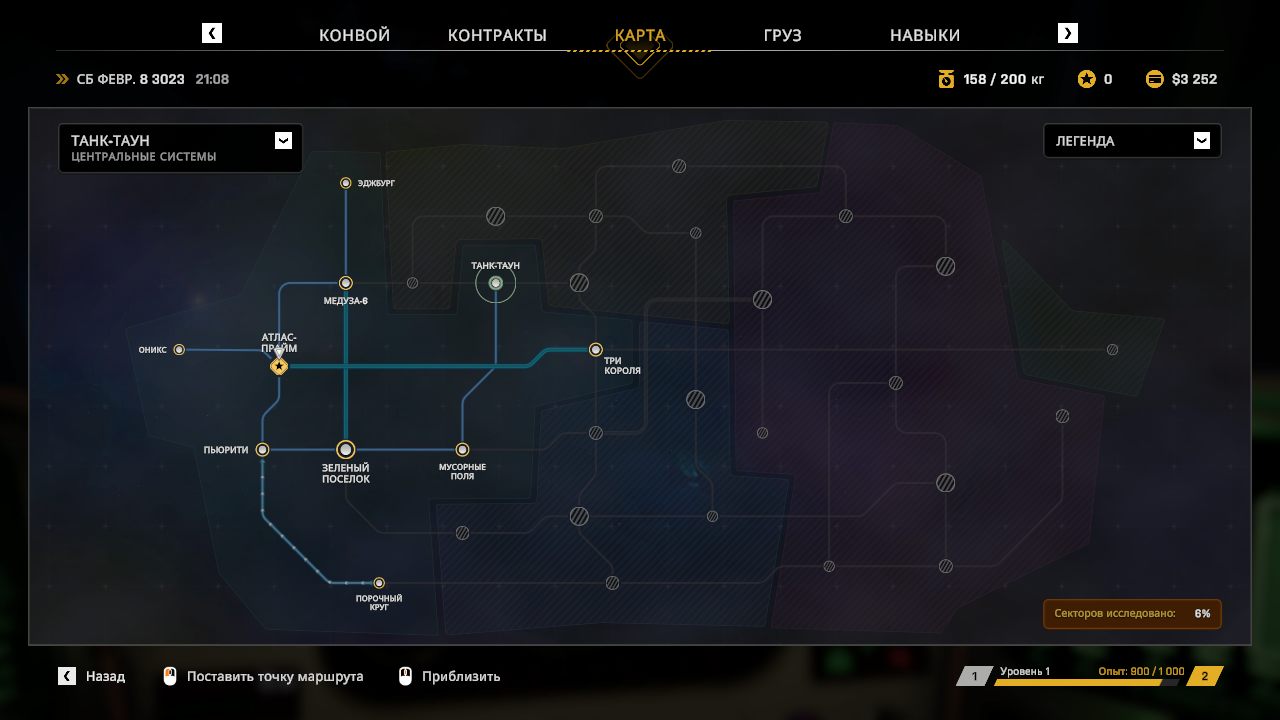1280x720 pixels.
Task: Expand the Танк-Таун location dropdown
Action: [283, 140]
